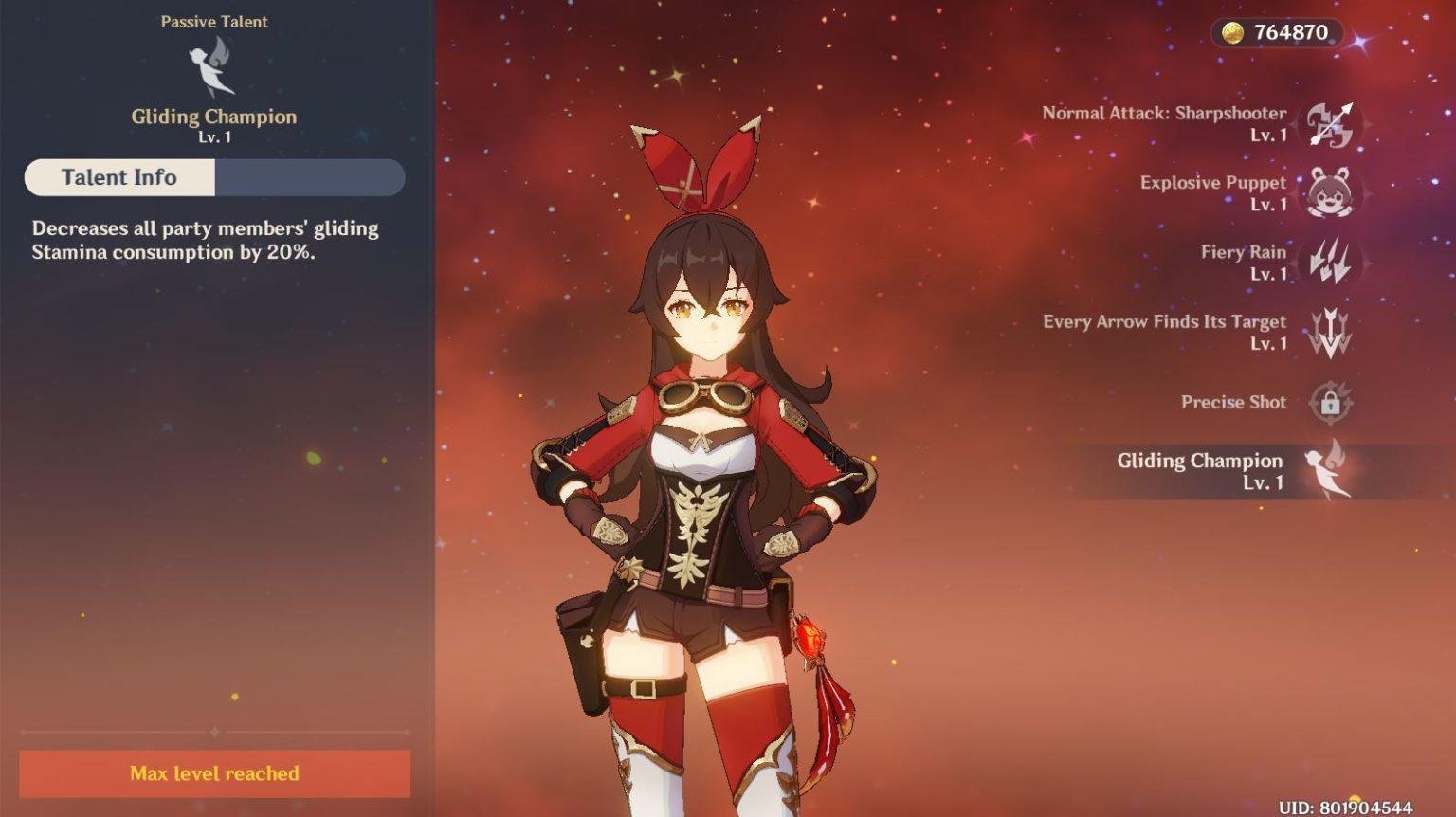Click the Mora coin icon in currency display
The image size is (1456, 817).
click(x=1231, y=30)
